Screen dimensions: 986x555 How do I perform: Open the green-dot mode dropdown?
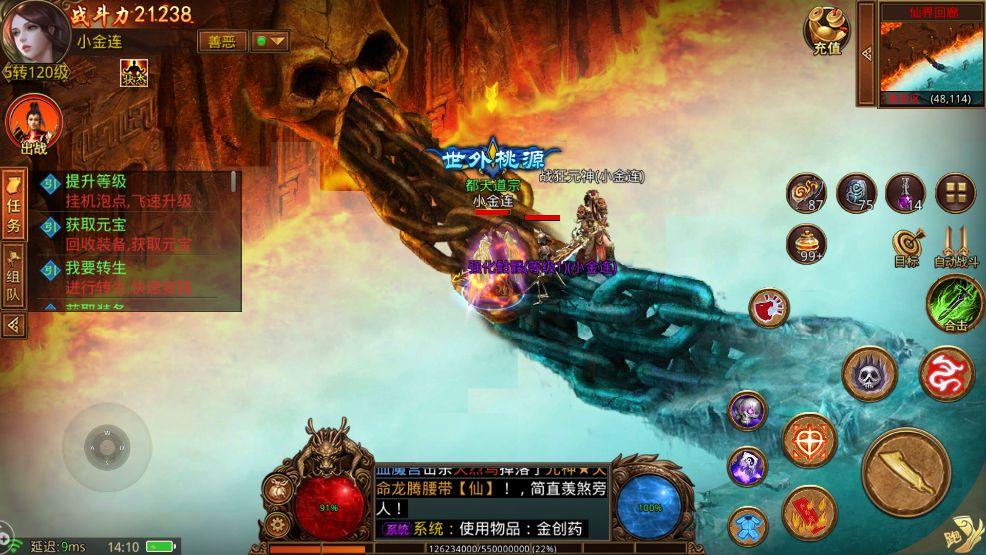[x=270, y=41]
